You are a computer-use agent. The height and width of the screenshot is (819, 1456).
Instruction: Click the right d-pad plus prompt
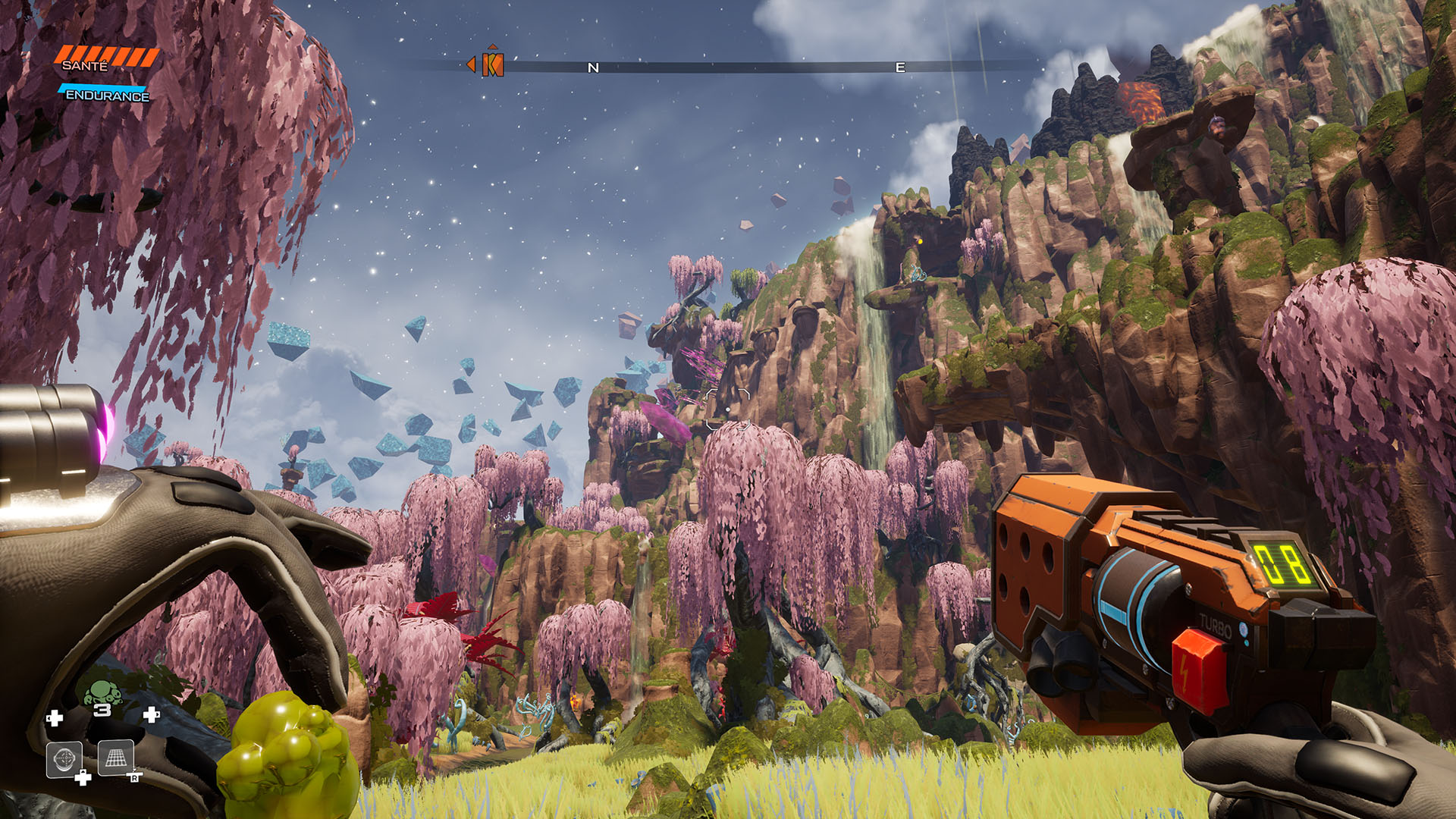150,716
